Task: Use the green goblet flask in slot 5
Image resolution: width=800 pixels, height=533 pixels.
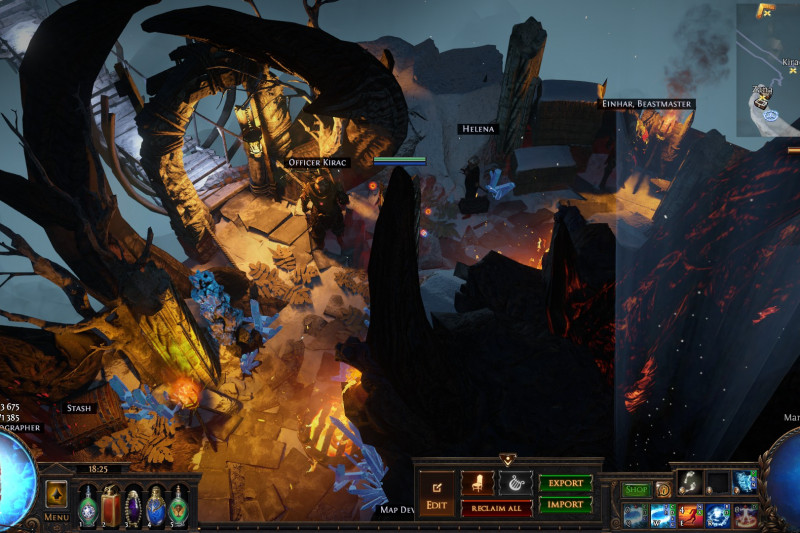Action: click(178, 505)
